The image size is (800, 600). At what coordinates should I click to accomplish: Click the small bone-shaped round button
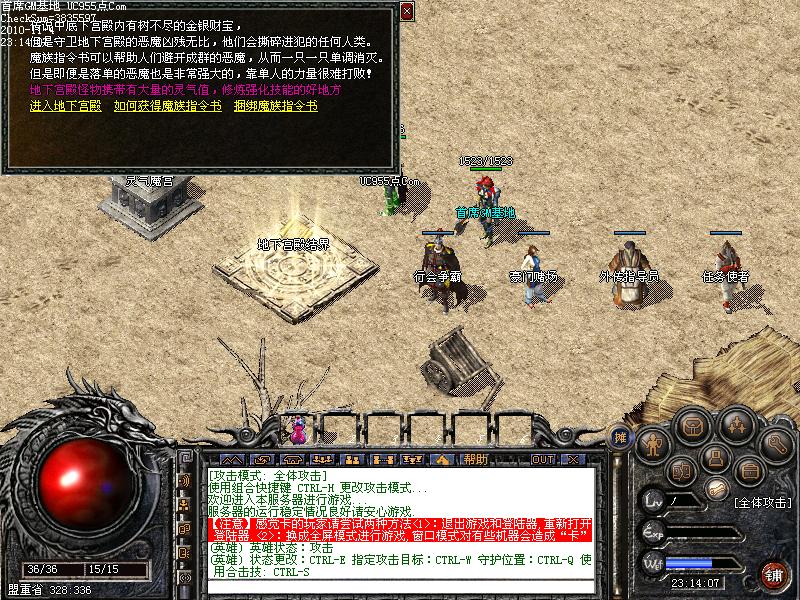point(717,488)
